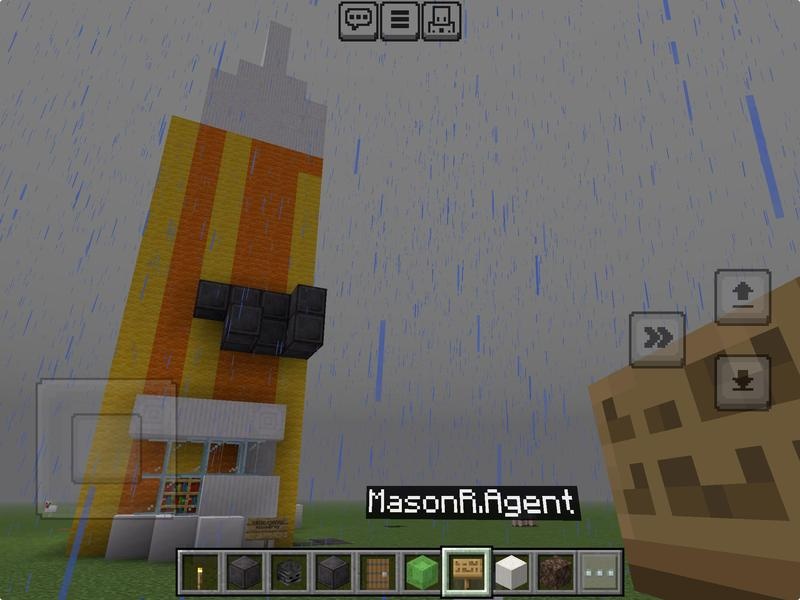Image resolution: width=800 pixels, height=600 pixels.
Task: Tap the fly up arrow button
Action: (x=743, y=297)
